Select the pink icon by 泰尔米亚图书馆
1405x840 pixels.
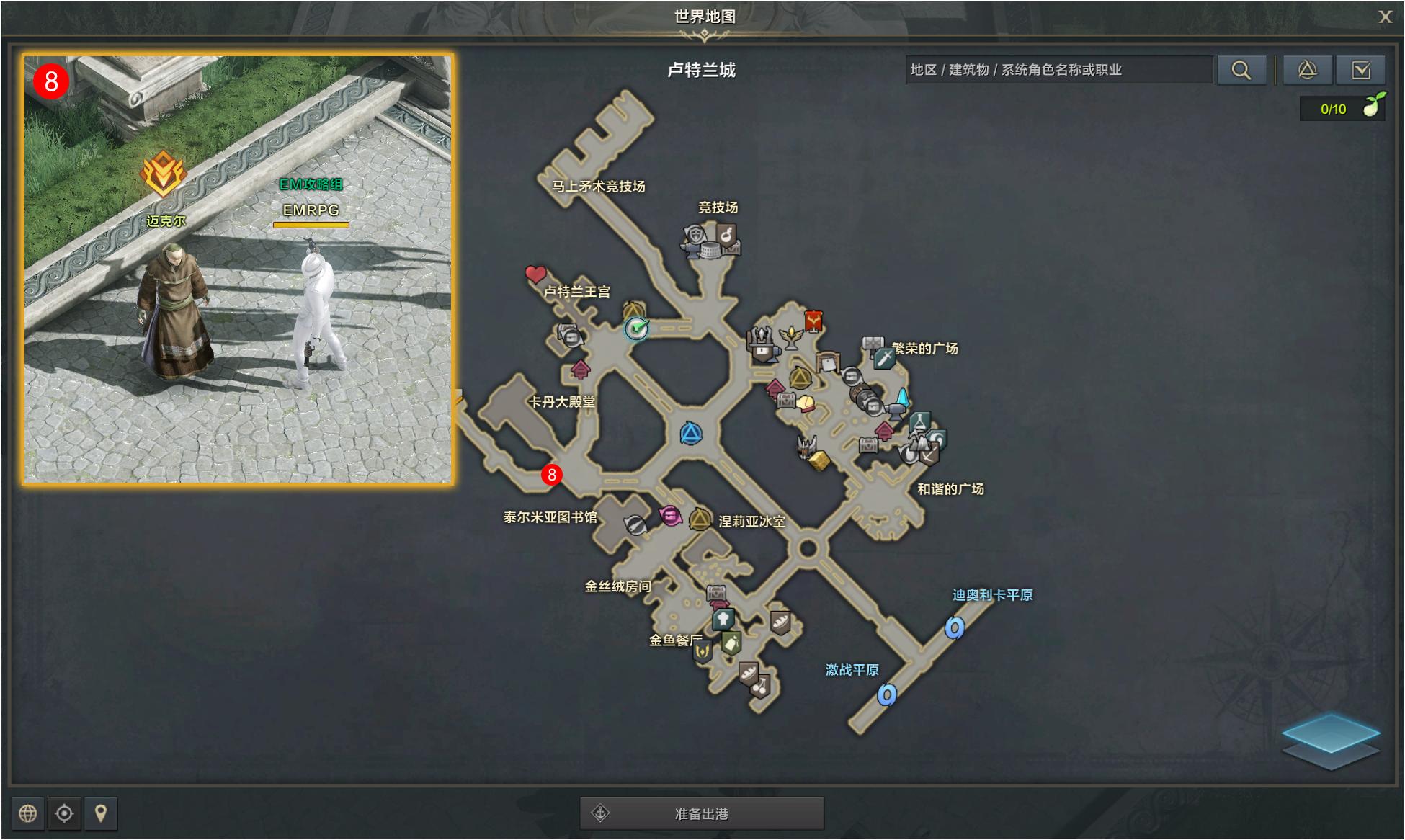tap(670, 515)
